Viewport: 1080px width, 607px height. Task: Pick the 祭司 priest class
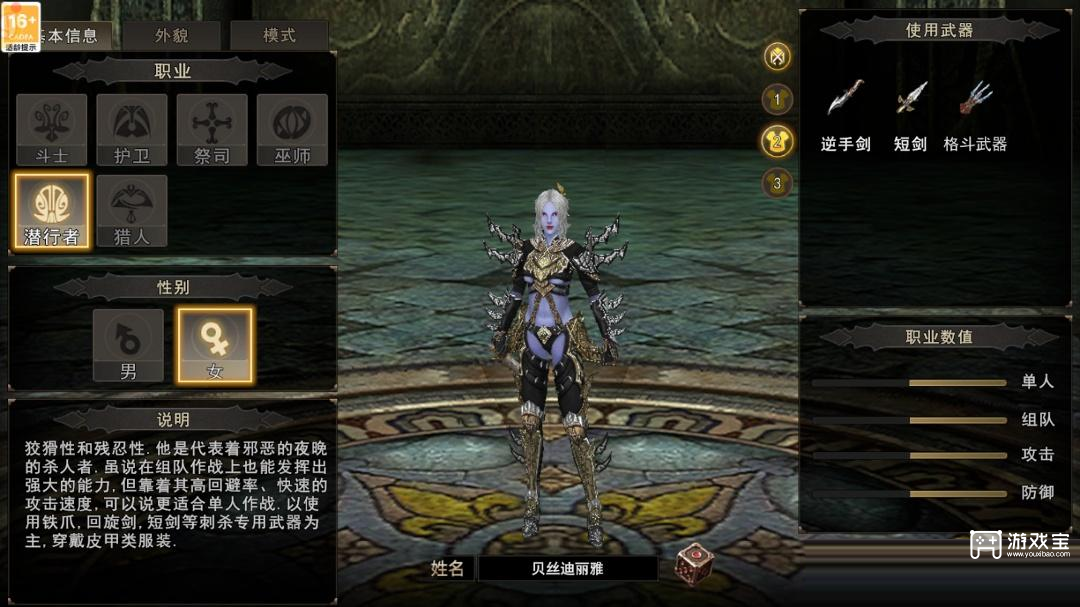pyautogui.click(x=212, y=129)
